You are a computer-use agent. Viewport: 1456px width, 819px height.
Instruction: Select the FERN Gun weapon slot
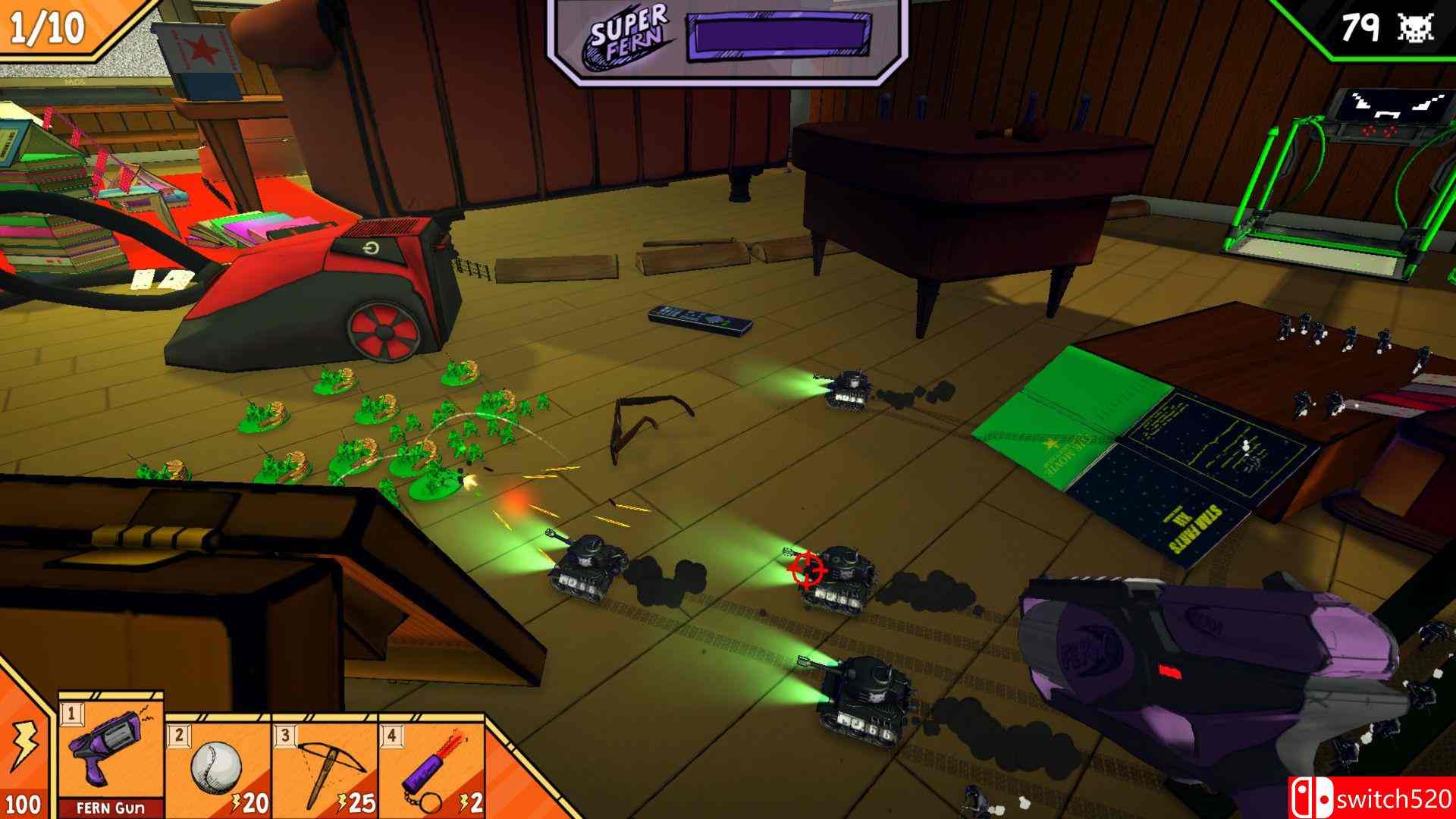[111, 755]
